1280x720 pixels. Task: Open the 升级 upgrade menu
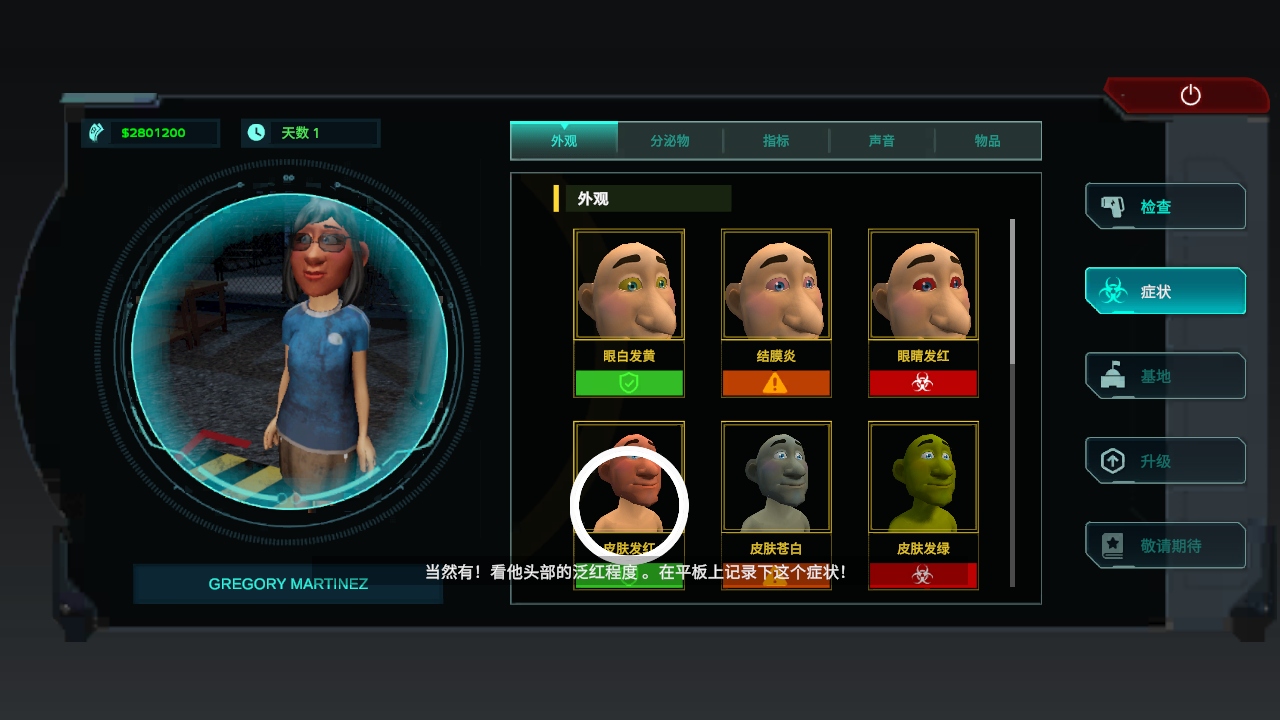[x=1165, y=461]
